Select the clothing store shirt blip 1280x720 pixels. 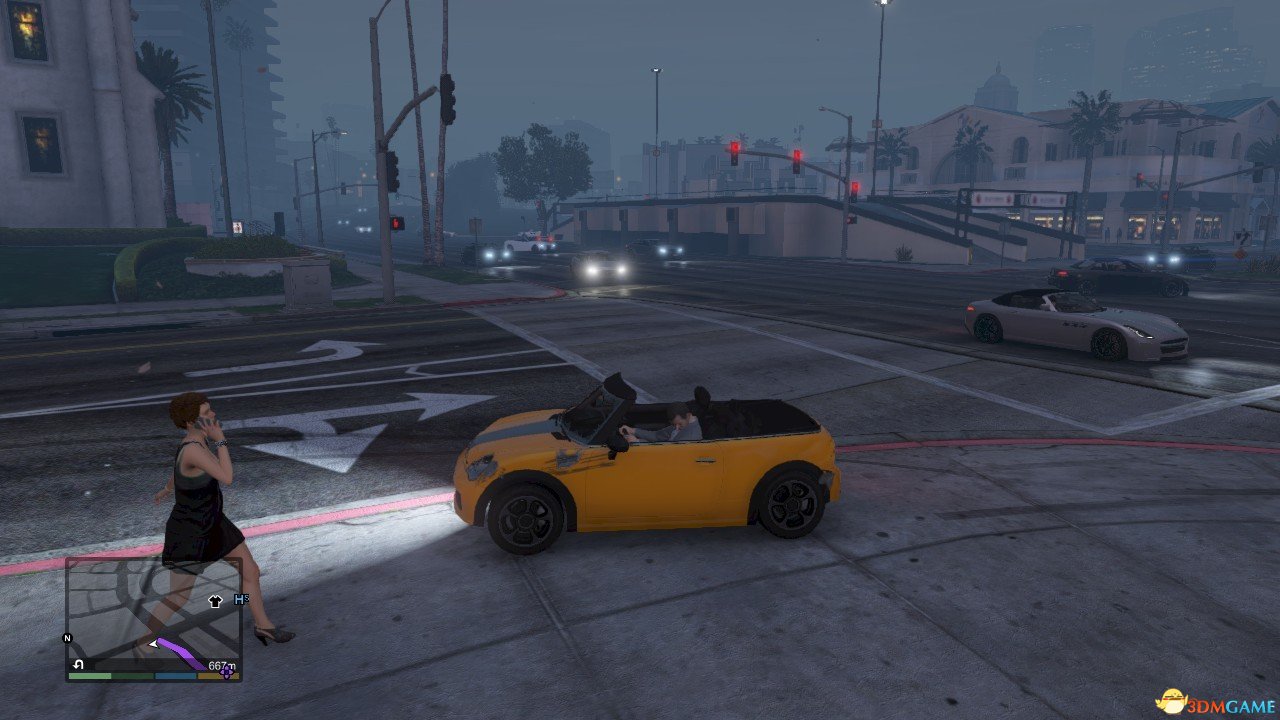coord(214,601)
